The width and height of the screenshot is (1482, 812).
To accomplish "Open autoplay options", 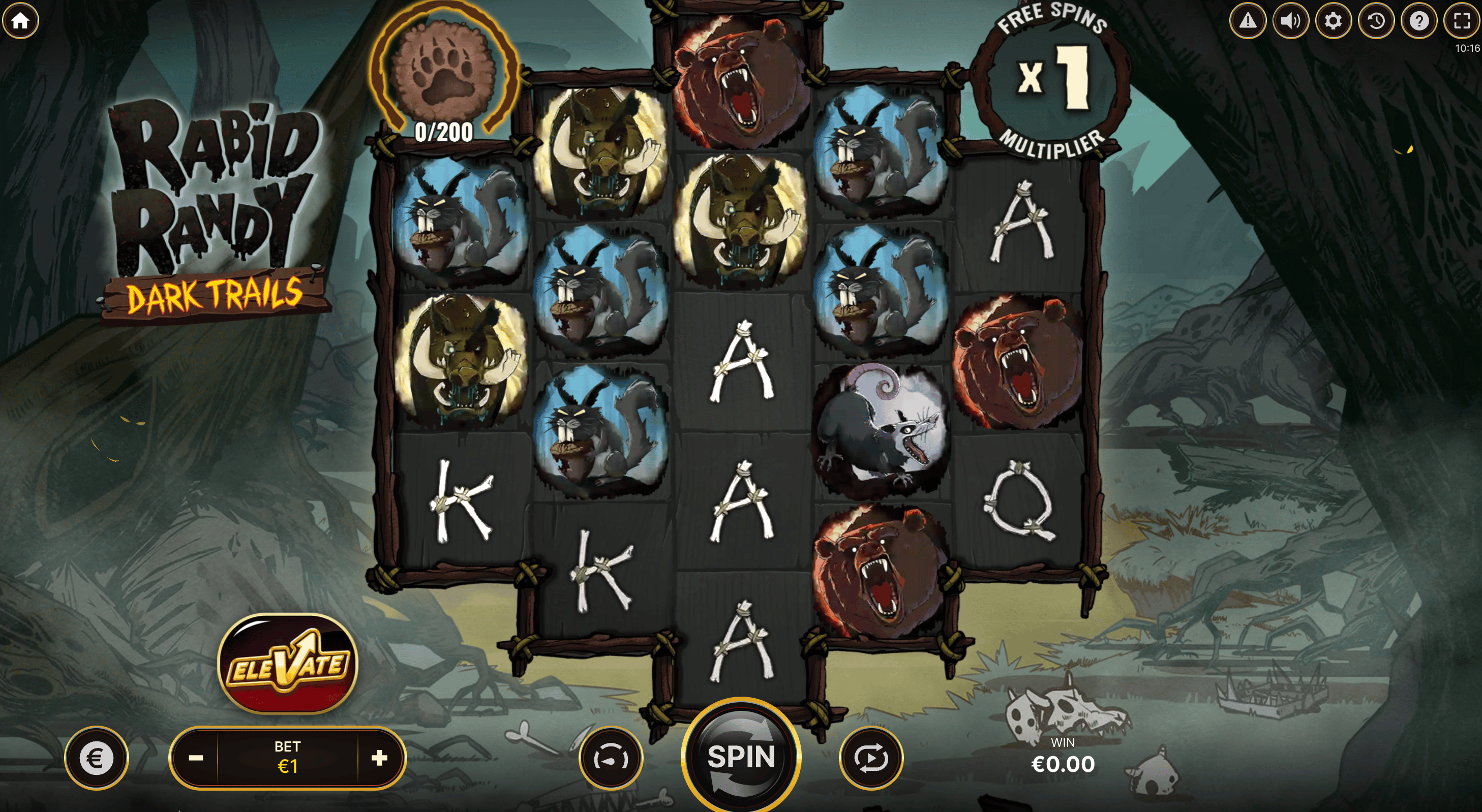I will [x=871, y=758].
